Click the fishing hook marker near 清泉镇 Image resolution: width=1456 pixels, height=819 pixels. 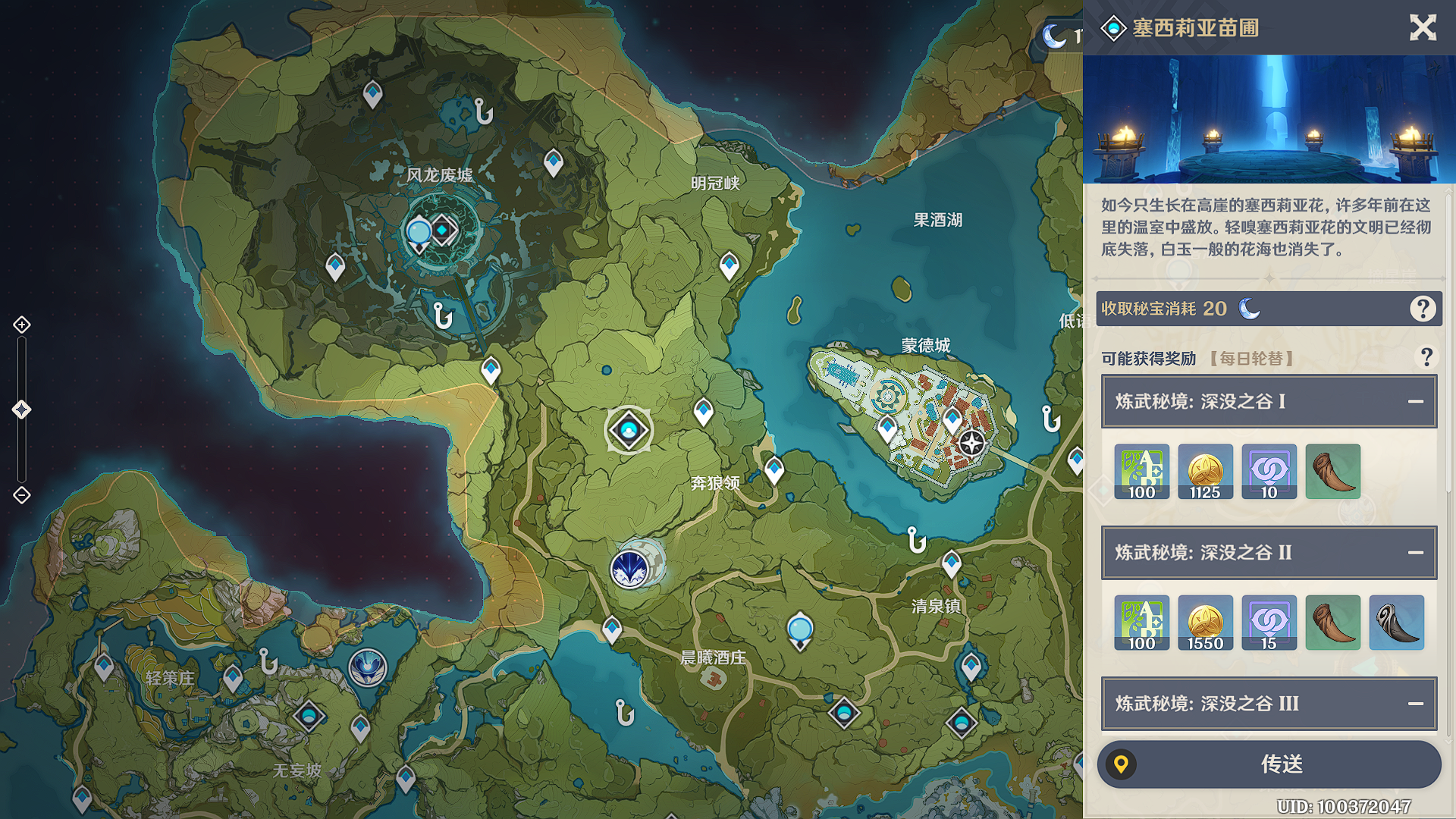coord(916,539)
